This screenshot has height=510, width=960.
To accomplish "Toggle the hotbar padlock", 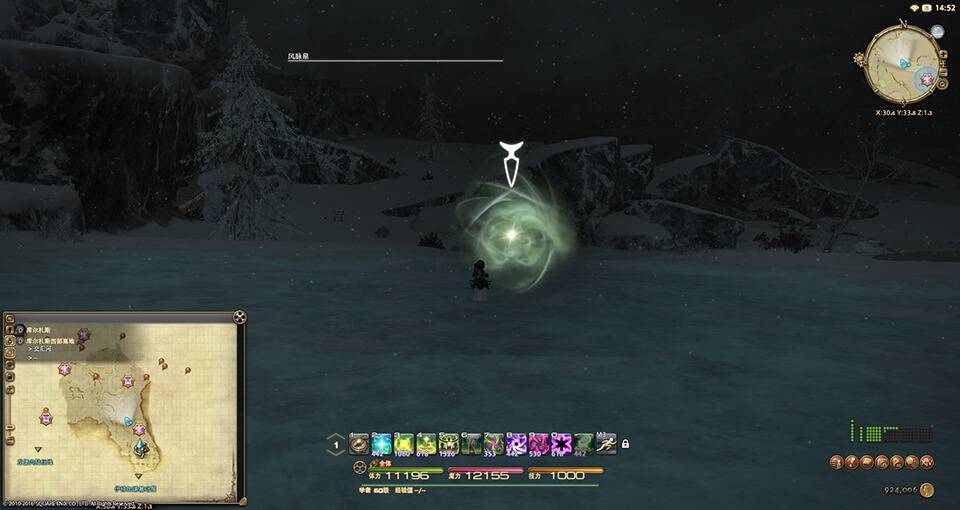I will click(x=626, y=443).
